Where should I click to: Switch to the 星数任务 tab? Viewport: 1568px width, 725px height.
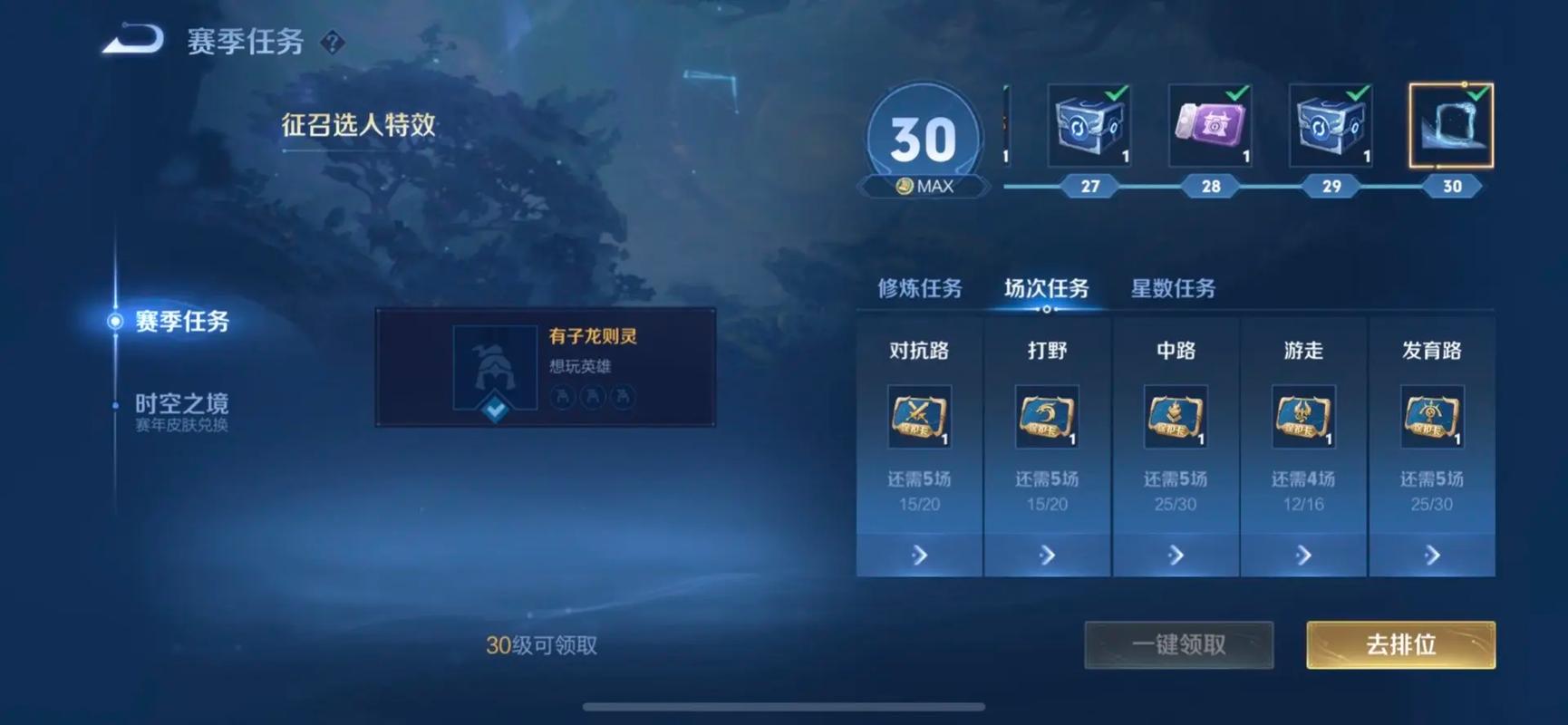[x=1174, y=288]
